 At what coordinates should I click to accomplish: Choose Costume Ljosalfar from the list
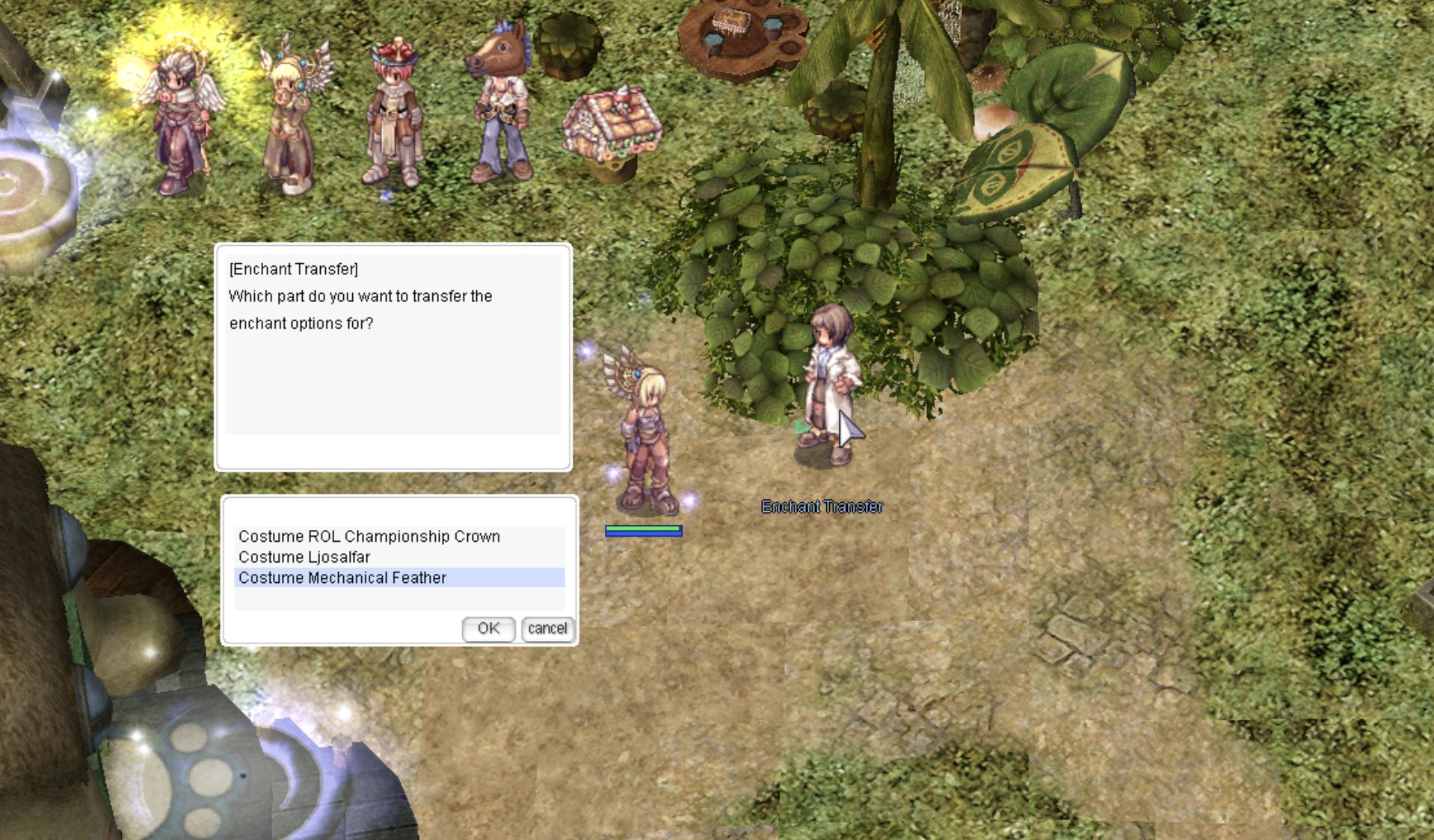point(304,558)
